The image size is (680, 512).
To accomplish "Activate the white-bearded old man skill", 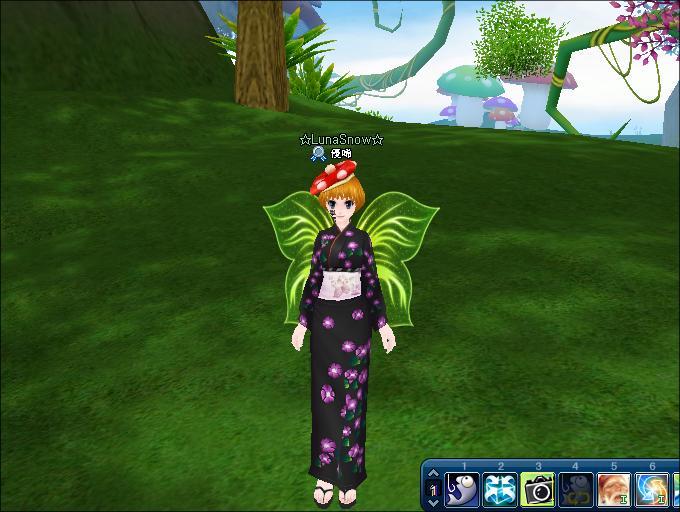I will 614,490.
